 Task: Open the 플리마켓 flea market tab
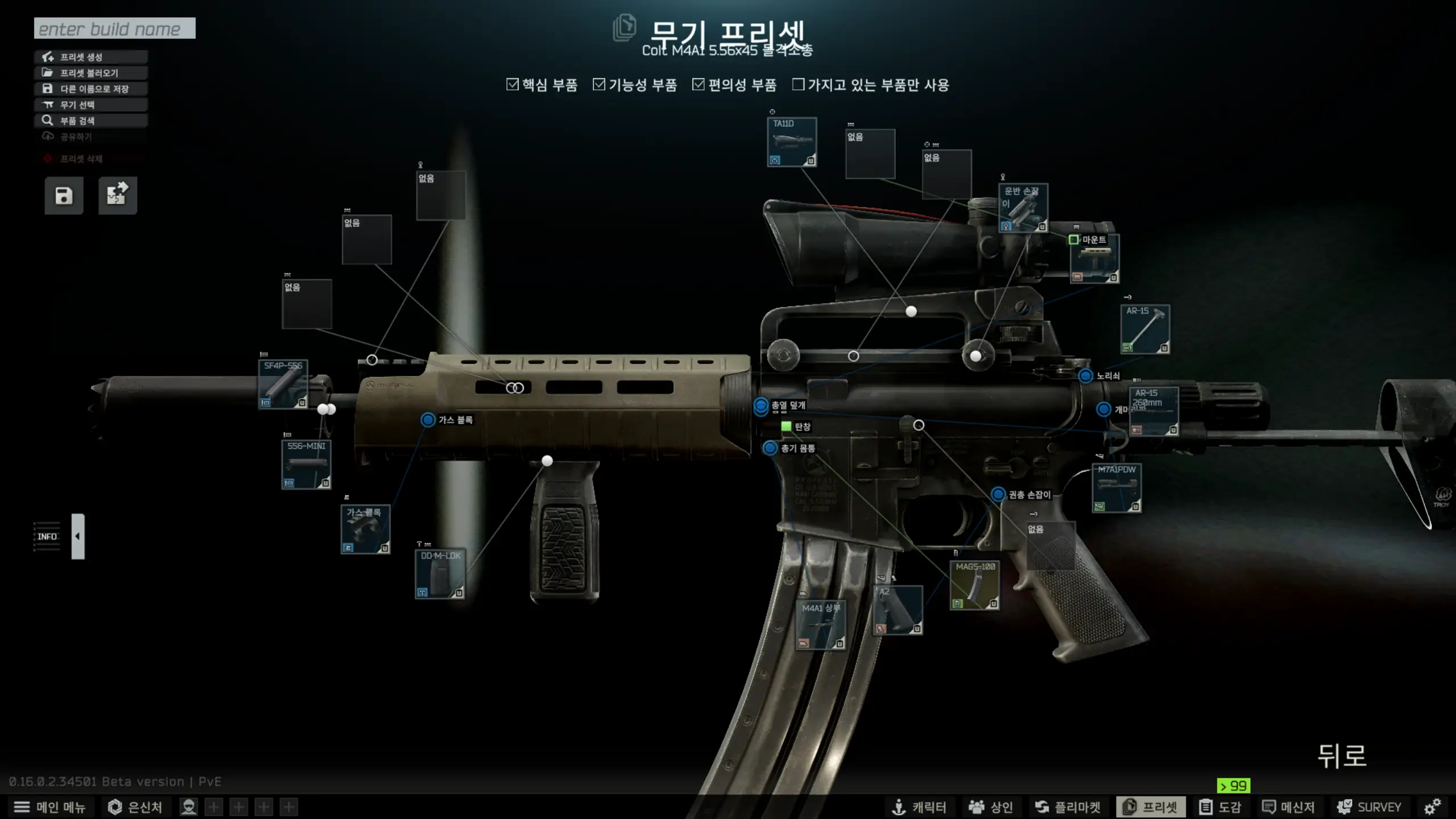point(1068,807)
